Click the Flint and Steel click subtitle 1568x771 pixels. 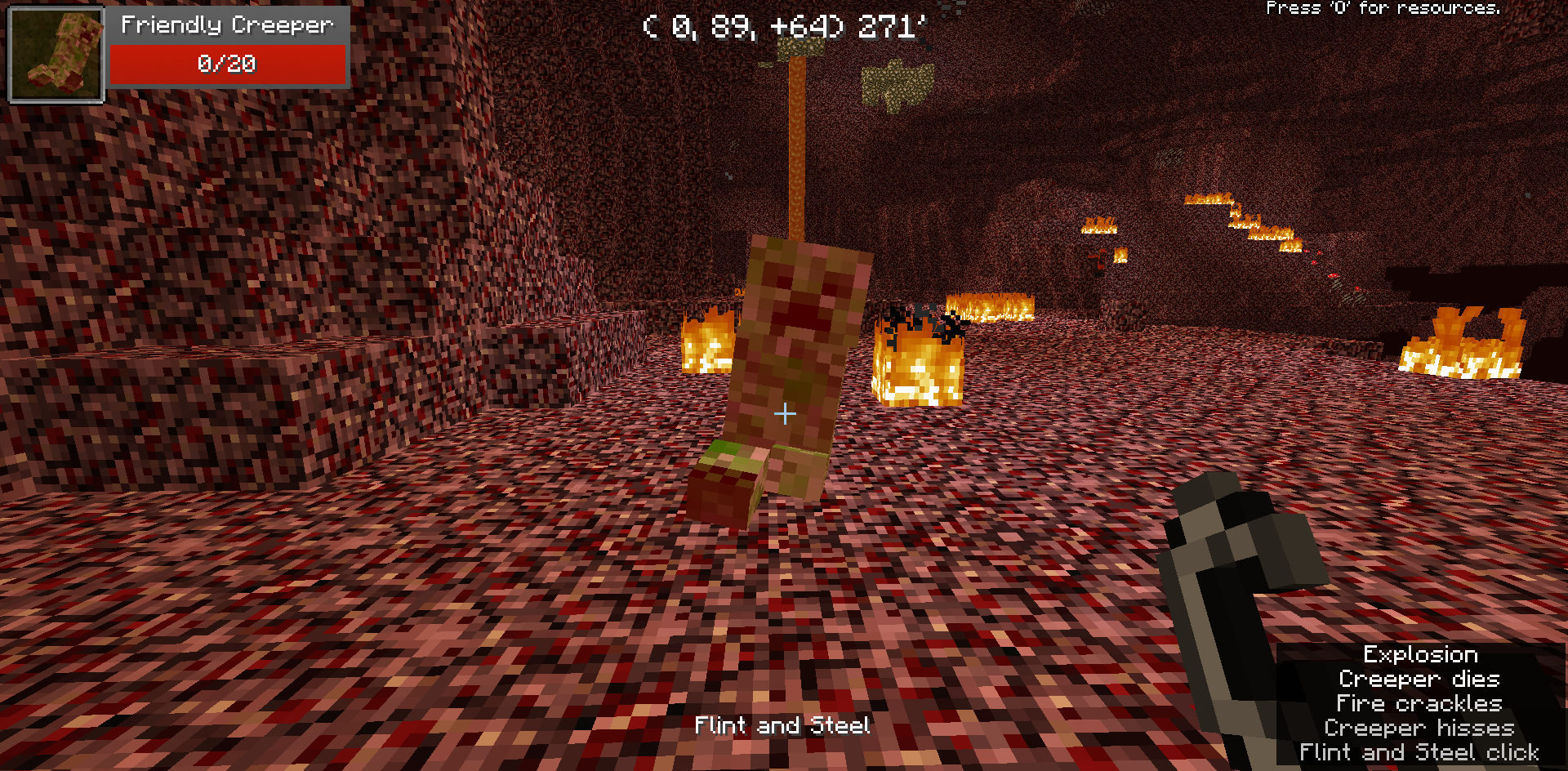point(1419,752)
